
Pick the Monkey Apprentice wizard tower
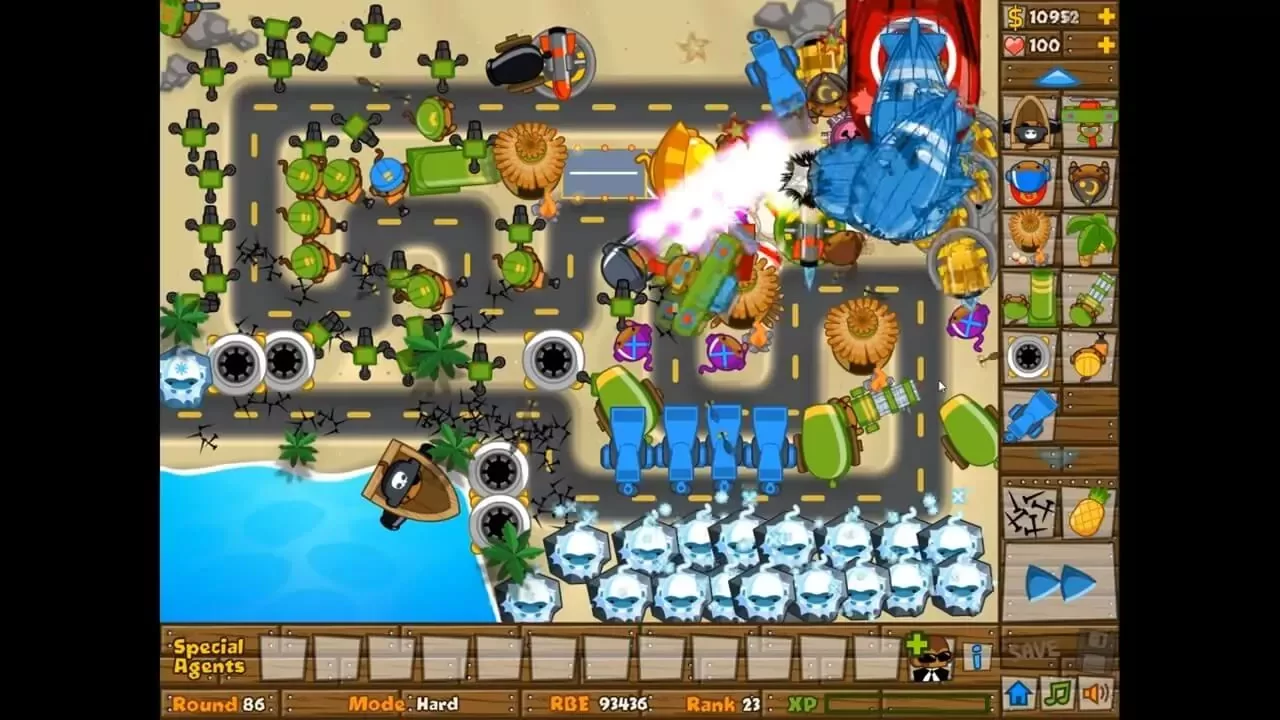pos(1089,180)
